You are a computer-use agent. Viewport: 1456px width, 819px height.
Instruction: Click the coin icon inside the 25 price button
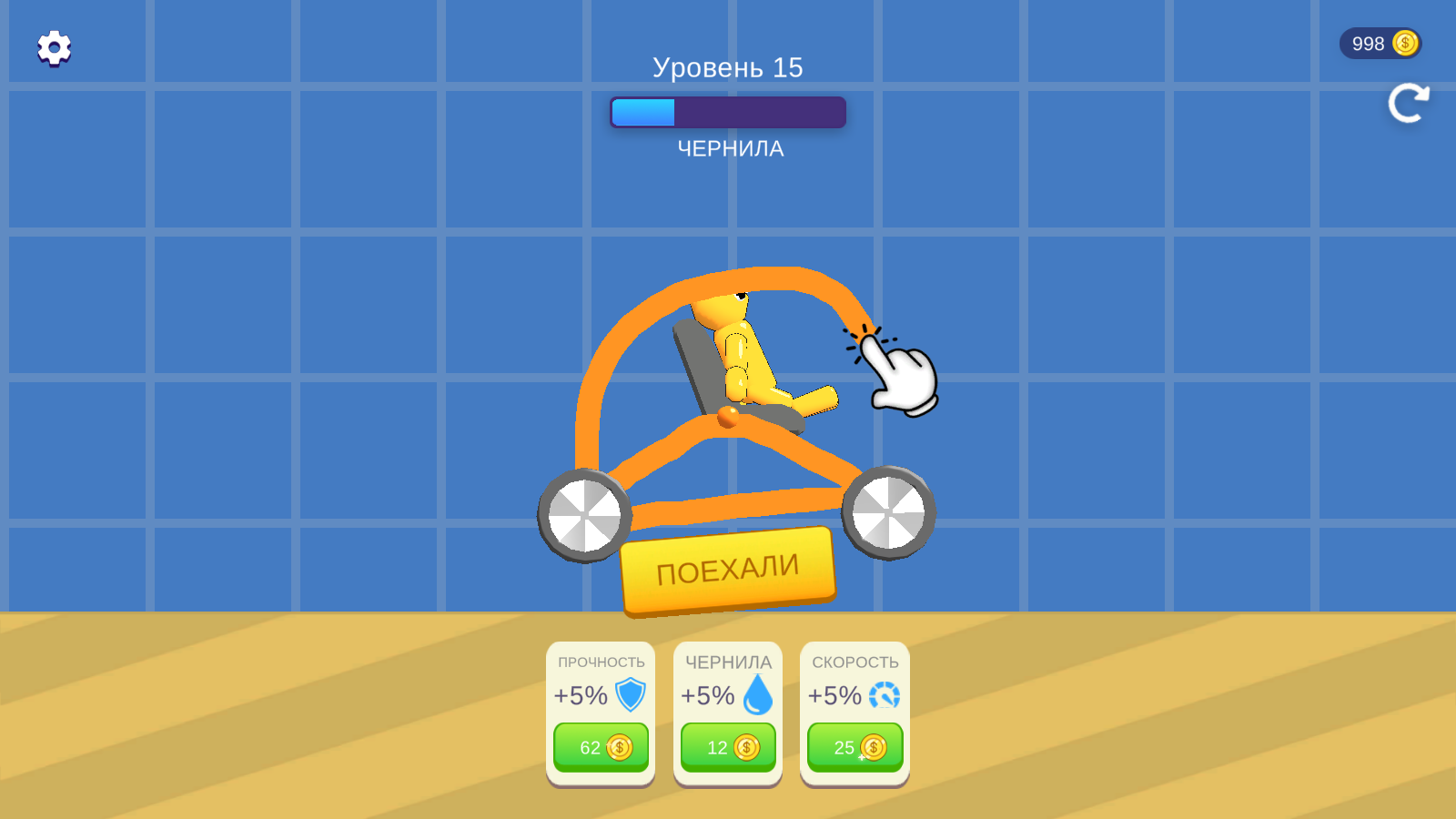coord(872,747)
